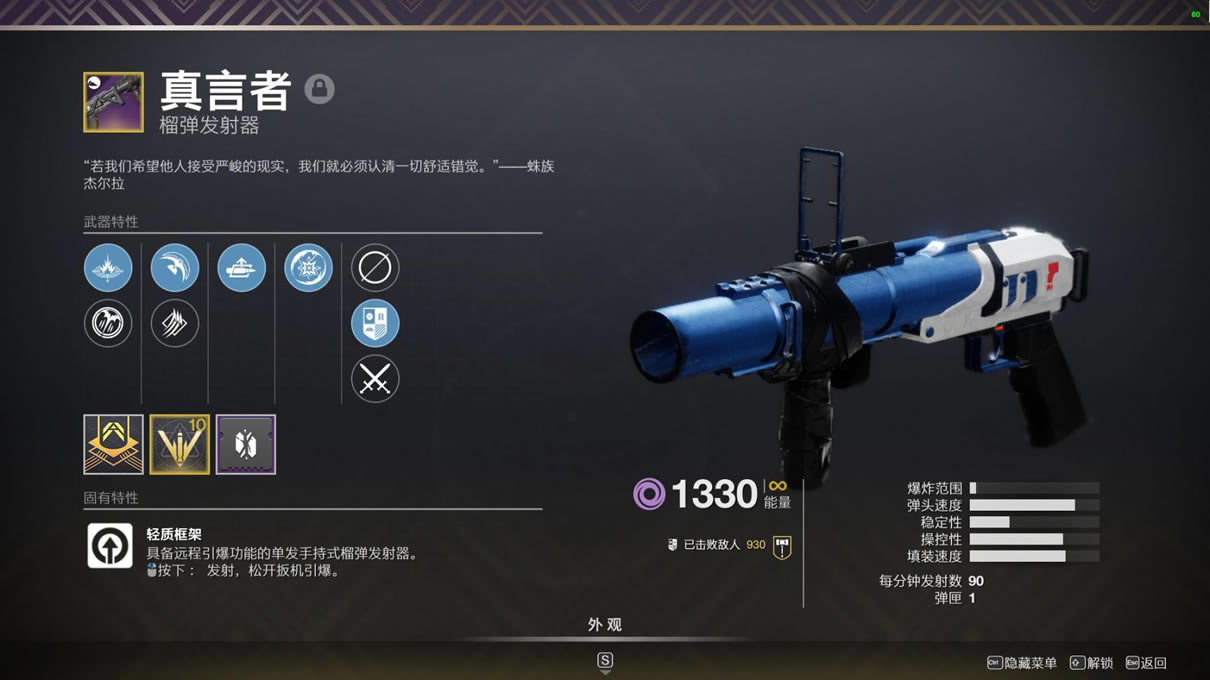Toggle the padlock icon beside the weapon name
1210x680 pixels.
tap(319, 89)
